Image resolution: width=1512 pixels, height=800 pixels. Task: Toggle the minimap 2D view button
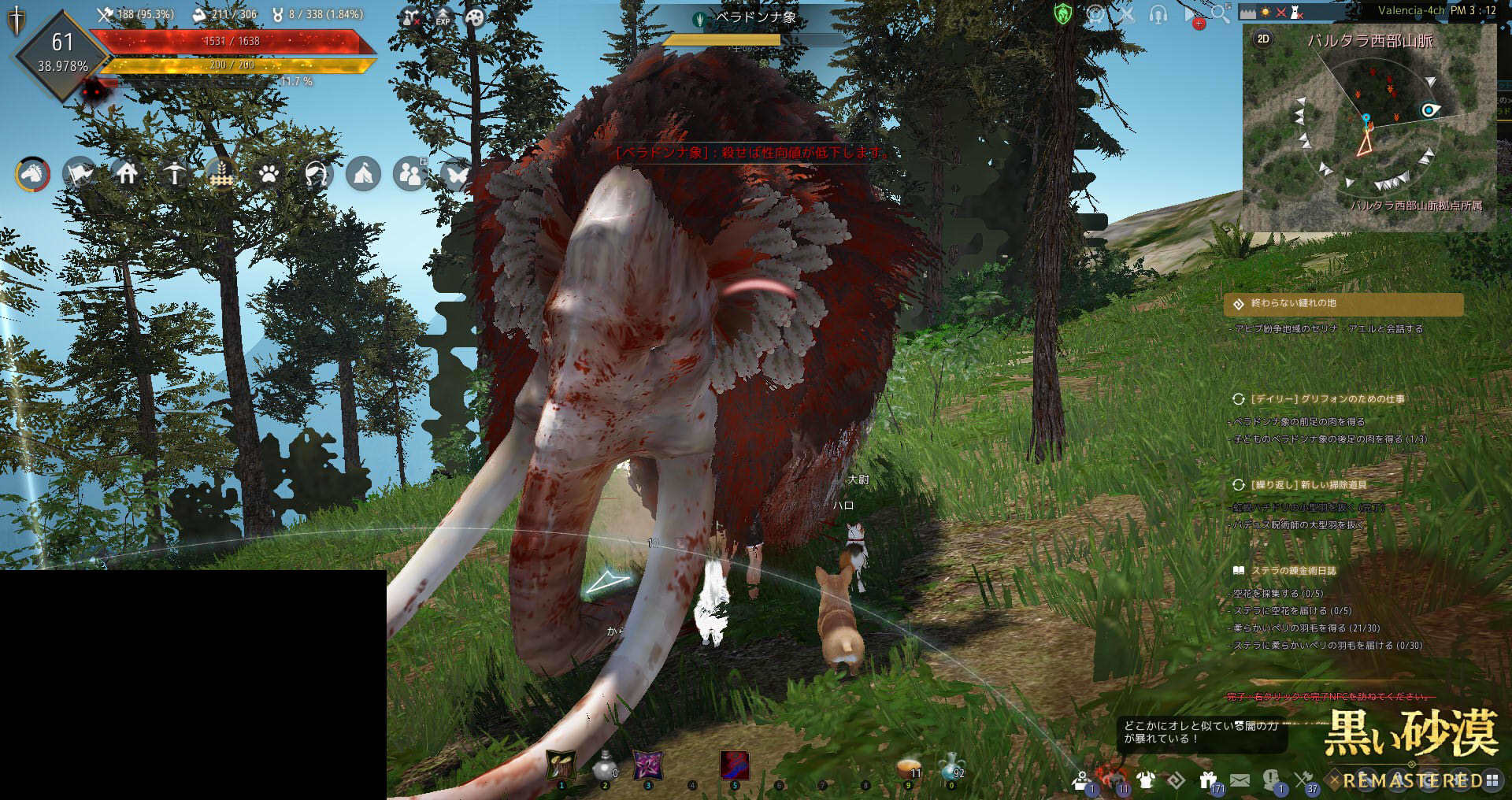point(1263,39)
